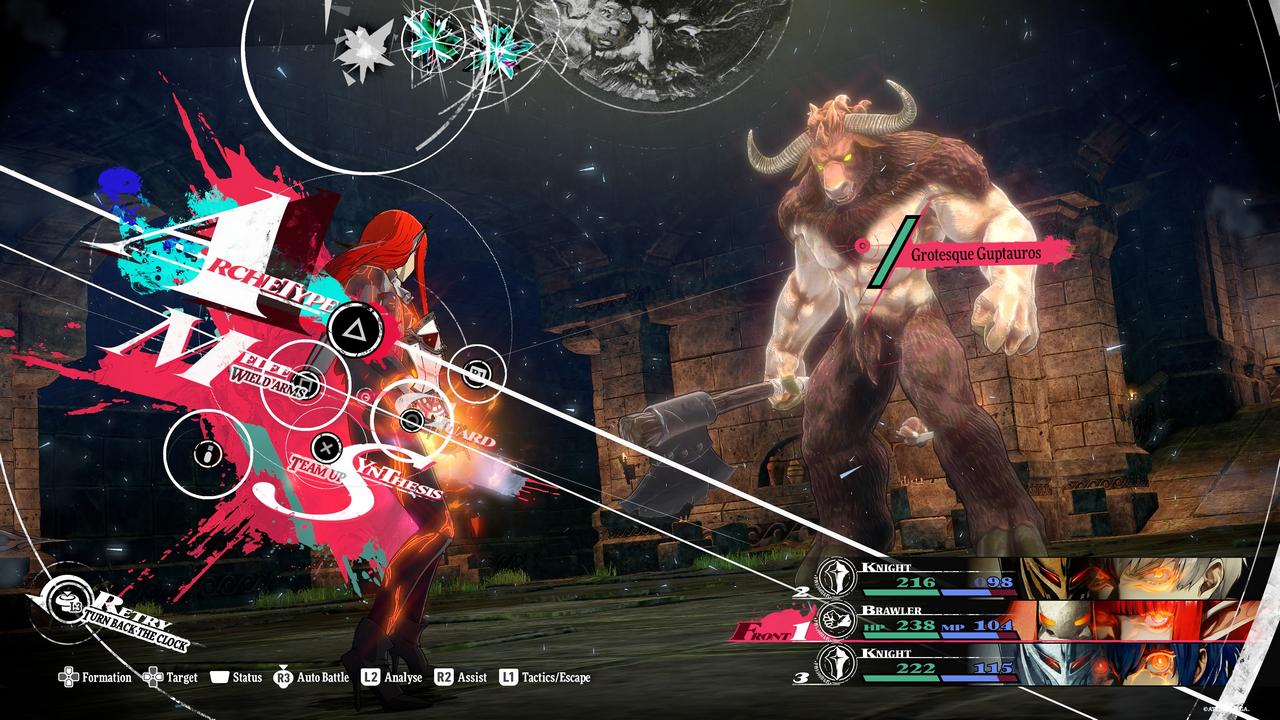
Task: Select the Guard command
Action: click(411, 420)
